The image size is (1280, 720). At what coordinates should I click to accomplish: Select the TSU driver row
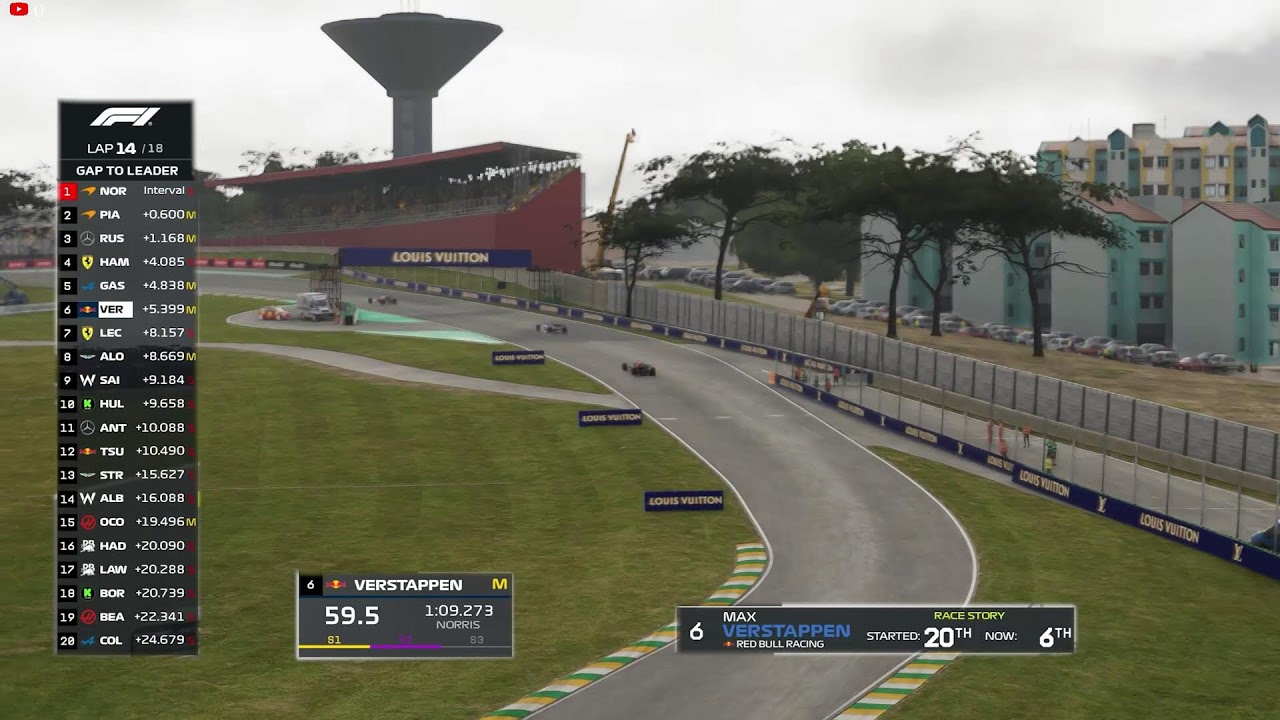126,451
